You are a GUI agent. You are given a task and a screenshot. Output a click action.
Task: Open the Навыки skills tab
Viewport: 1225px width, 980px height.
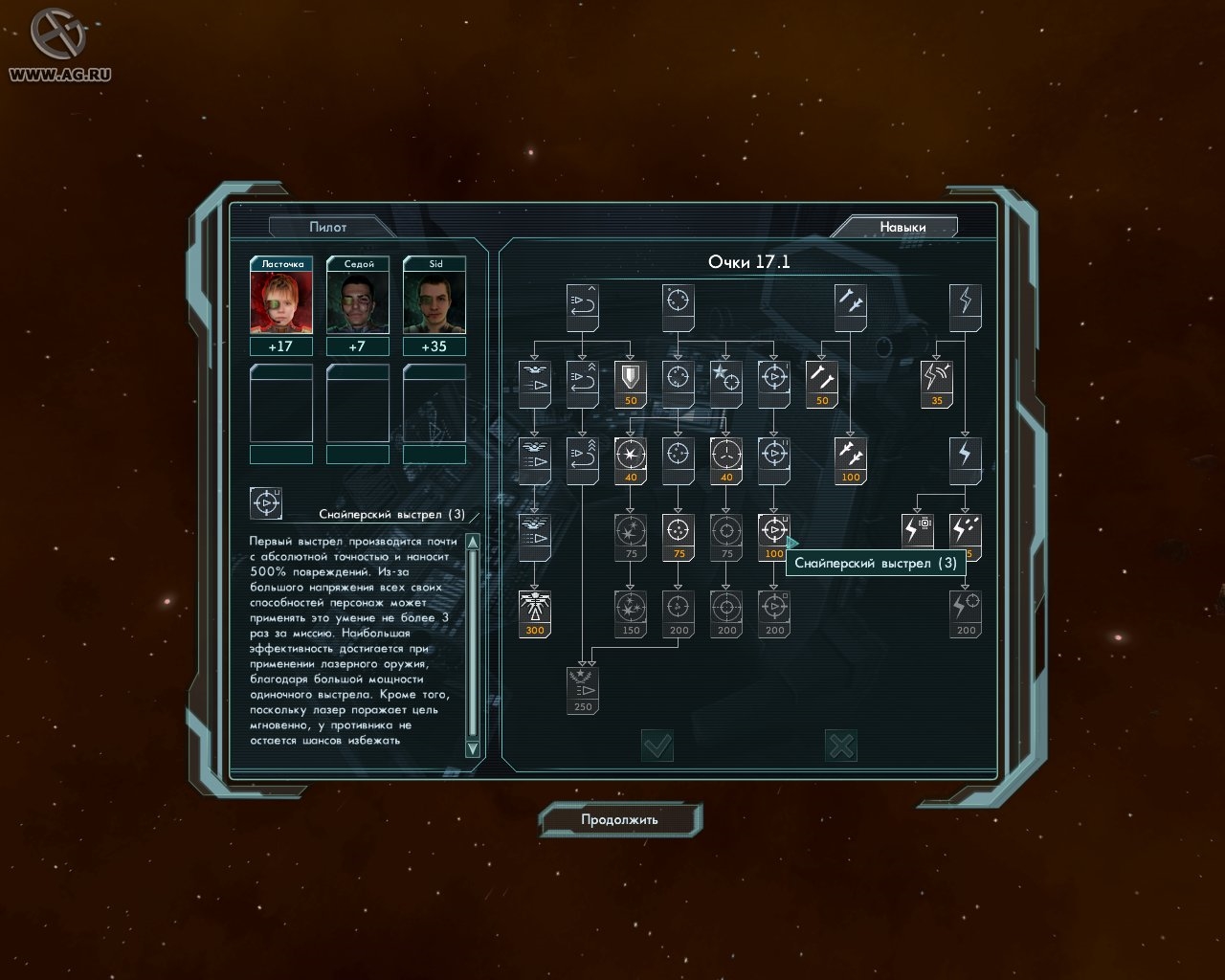click(x=902, y=227)
